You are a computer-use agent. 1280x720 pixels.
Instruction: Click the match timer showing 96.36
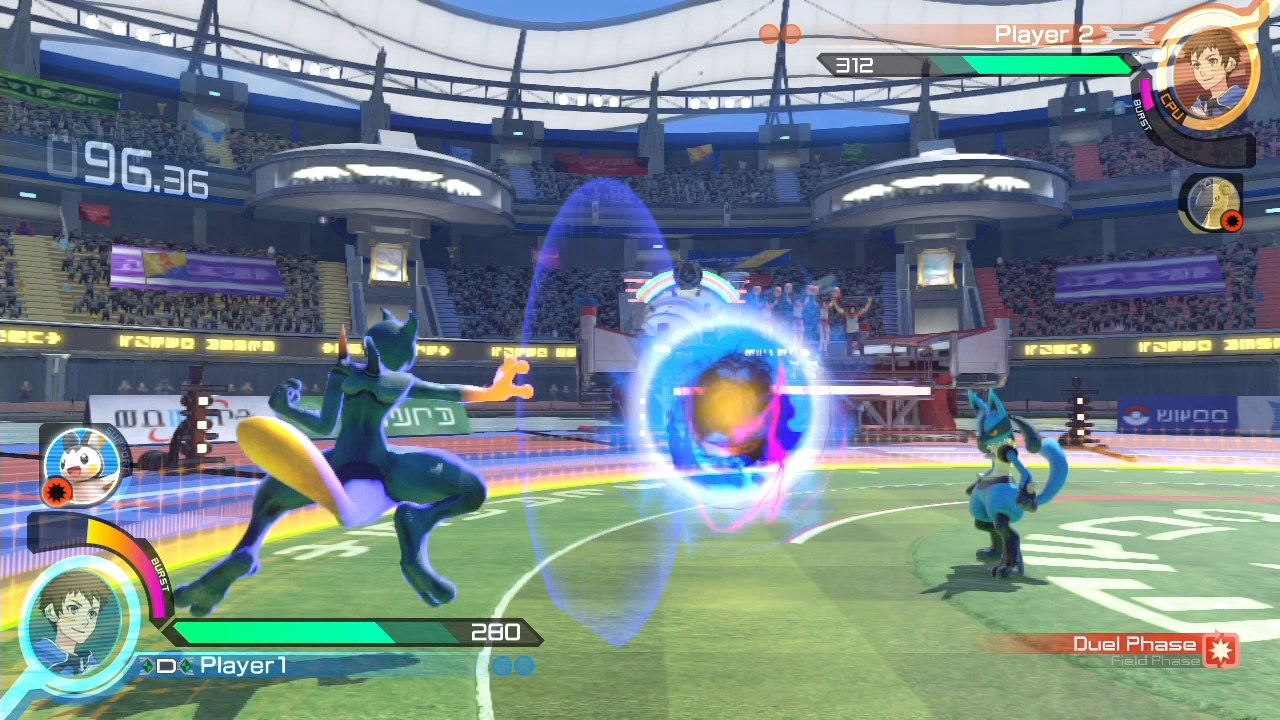point(130,168)
